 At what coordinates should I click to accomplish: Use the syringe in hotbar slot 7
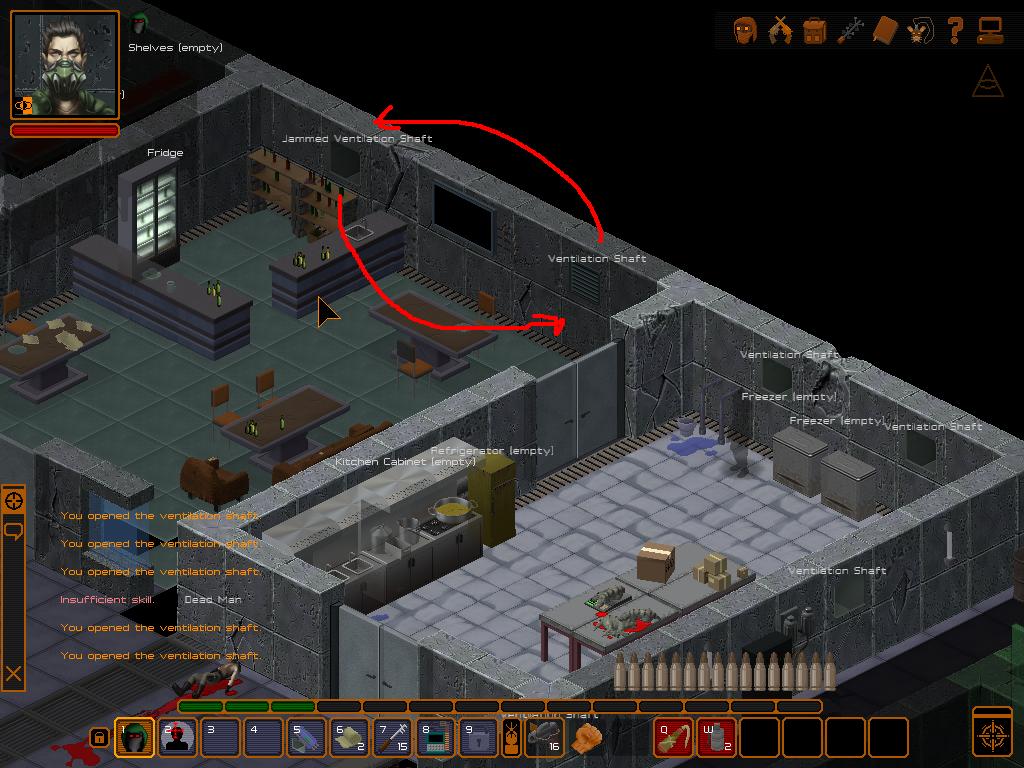click(393, 738)
